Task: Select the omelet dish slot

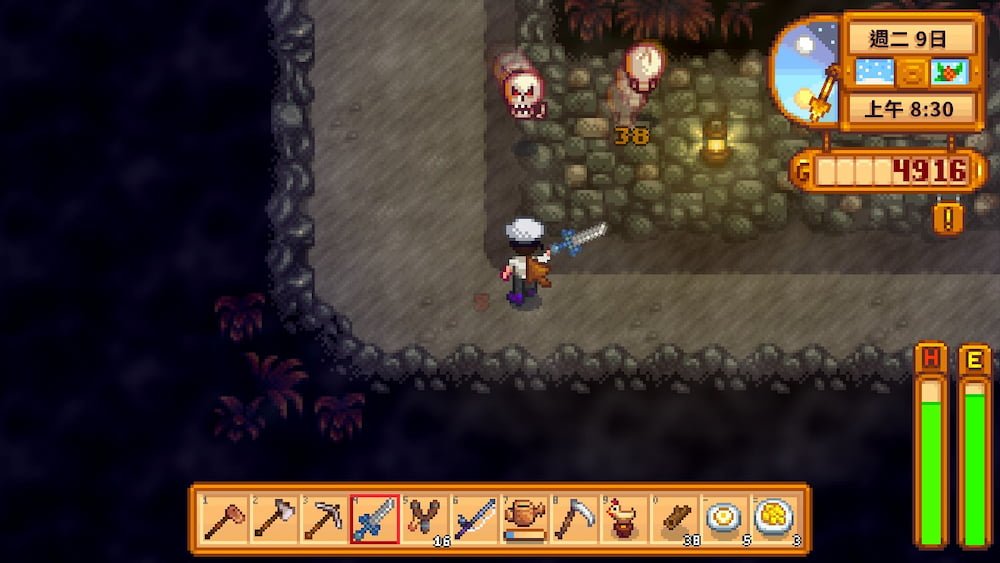Action: click(x=774, y=519)
